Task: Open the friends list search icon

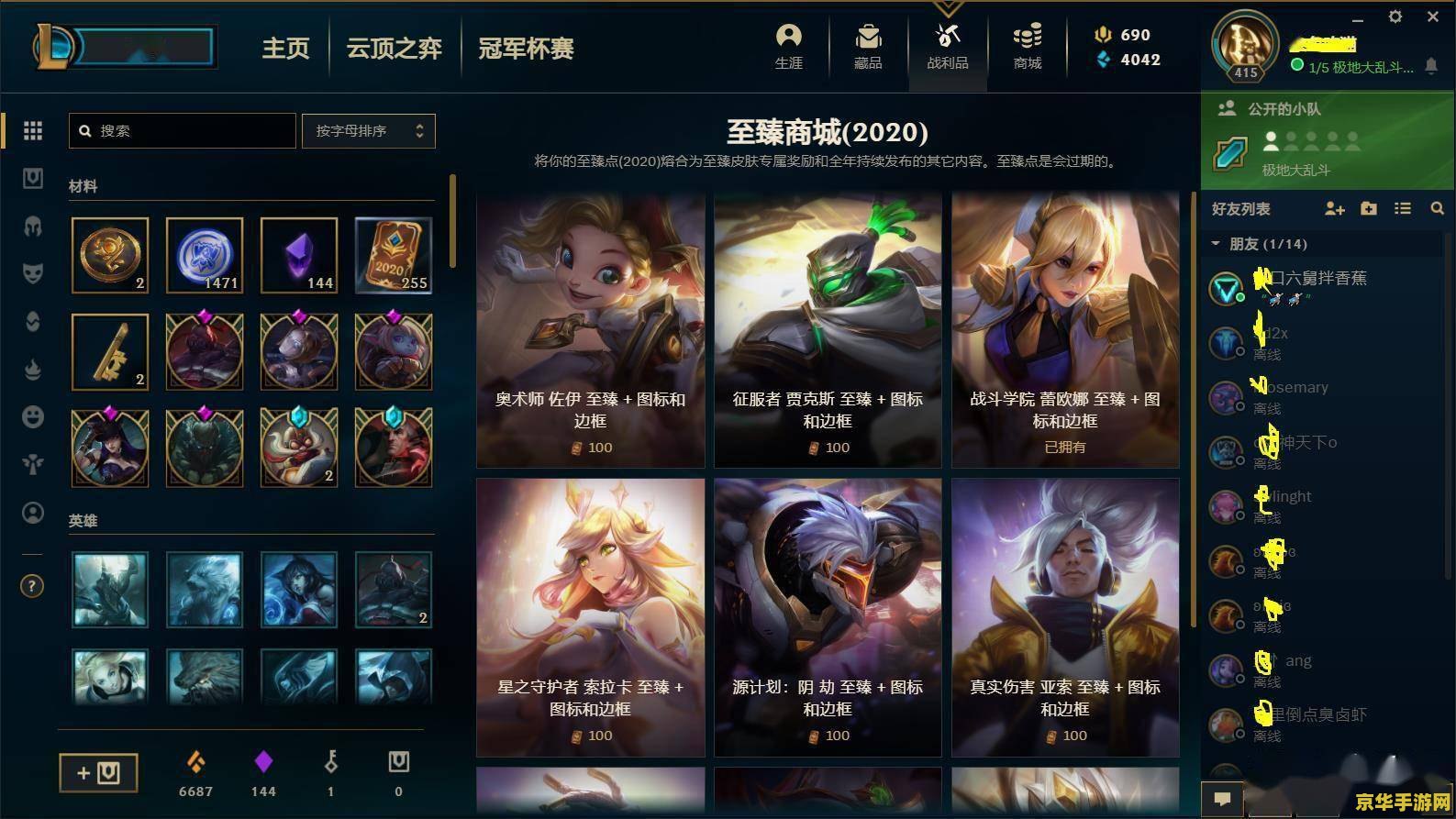Action: coord(1436,208)
